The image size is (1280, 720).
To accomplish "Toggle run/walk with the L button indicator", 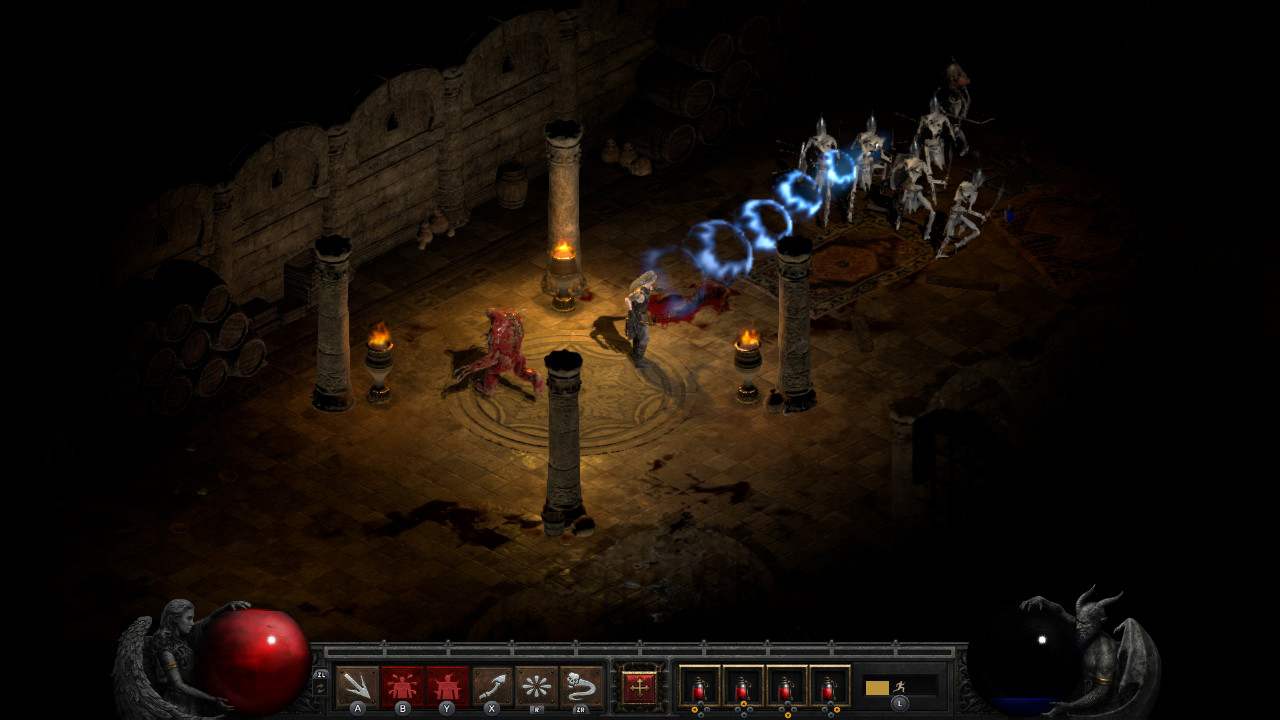I will click(x=902, y=702).
